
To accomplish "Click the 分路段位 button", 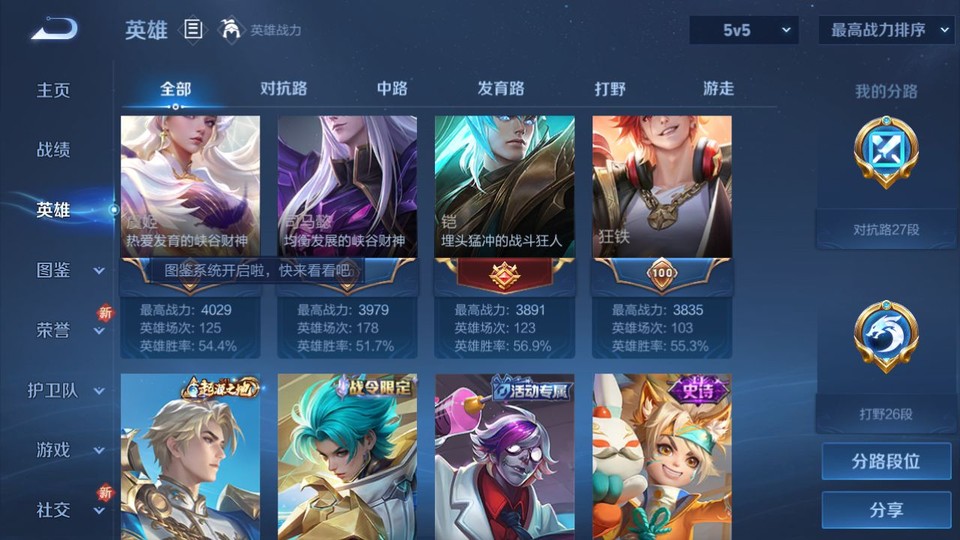I will [886, 462].
